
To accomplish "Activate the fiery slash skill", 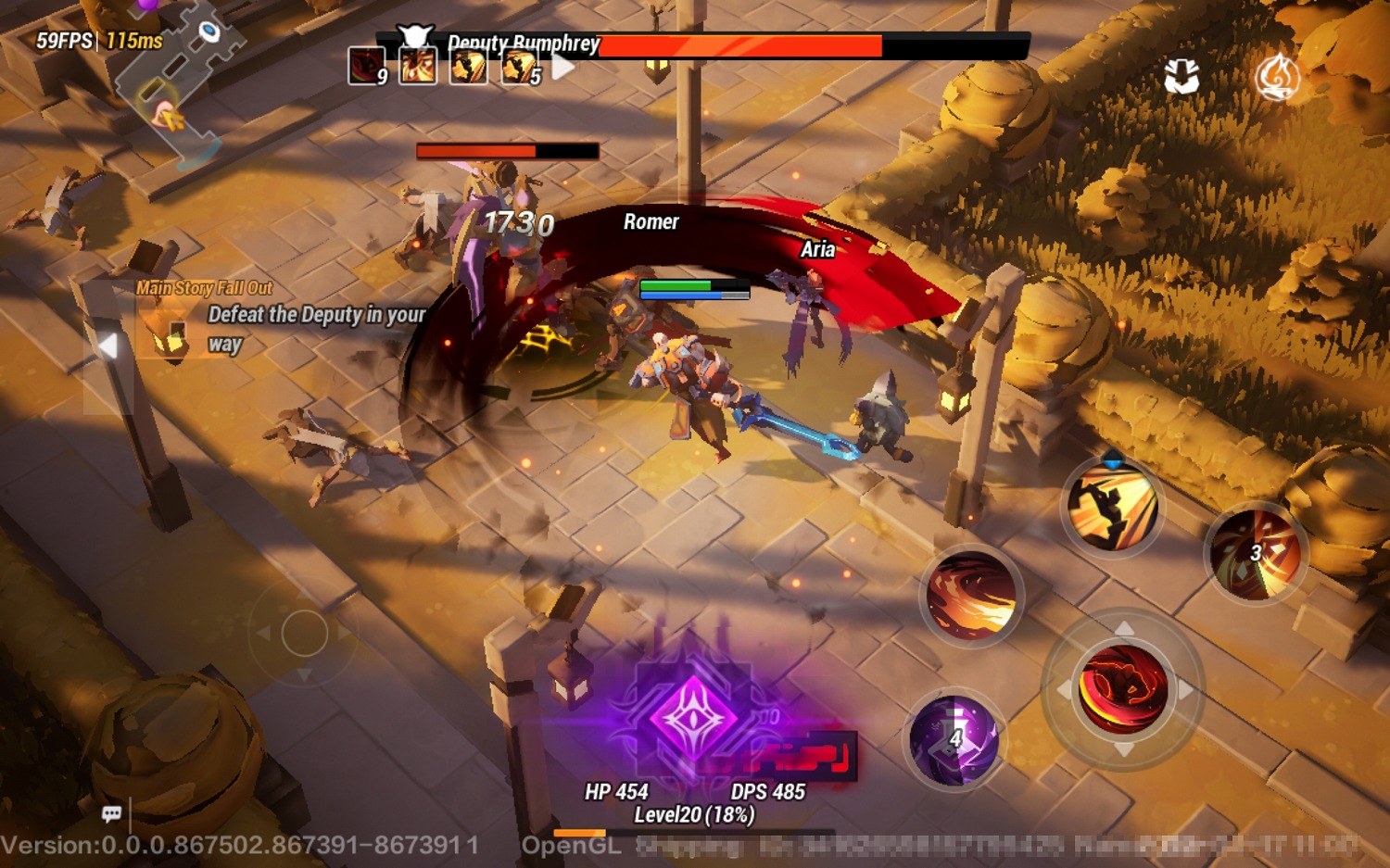I will 971,595.
